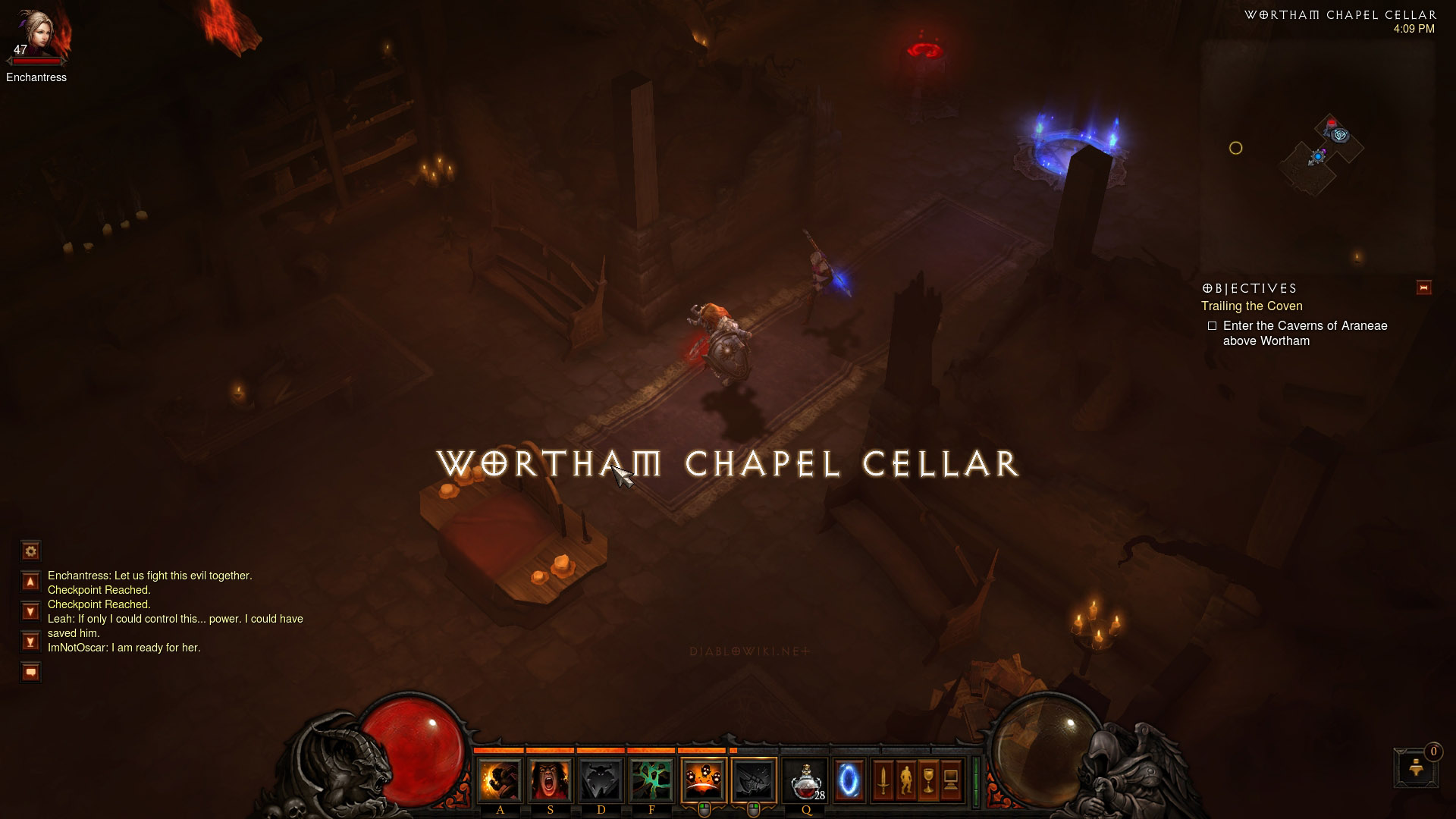Open the goblet achievements button

click(x=928, y=780)
